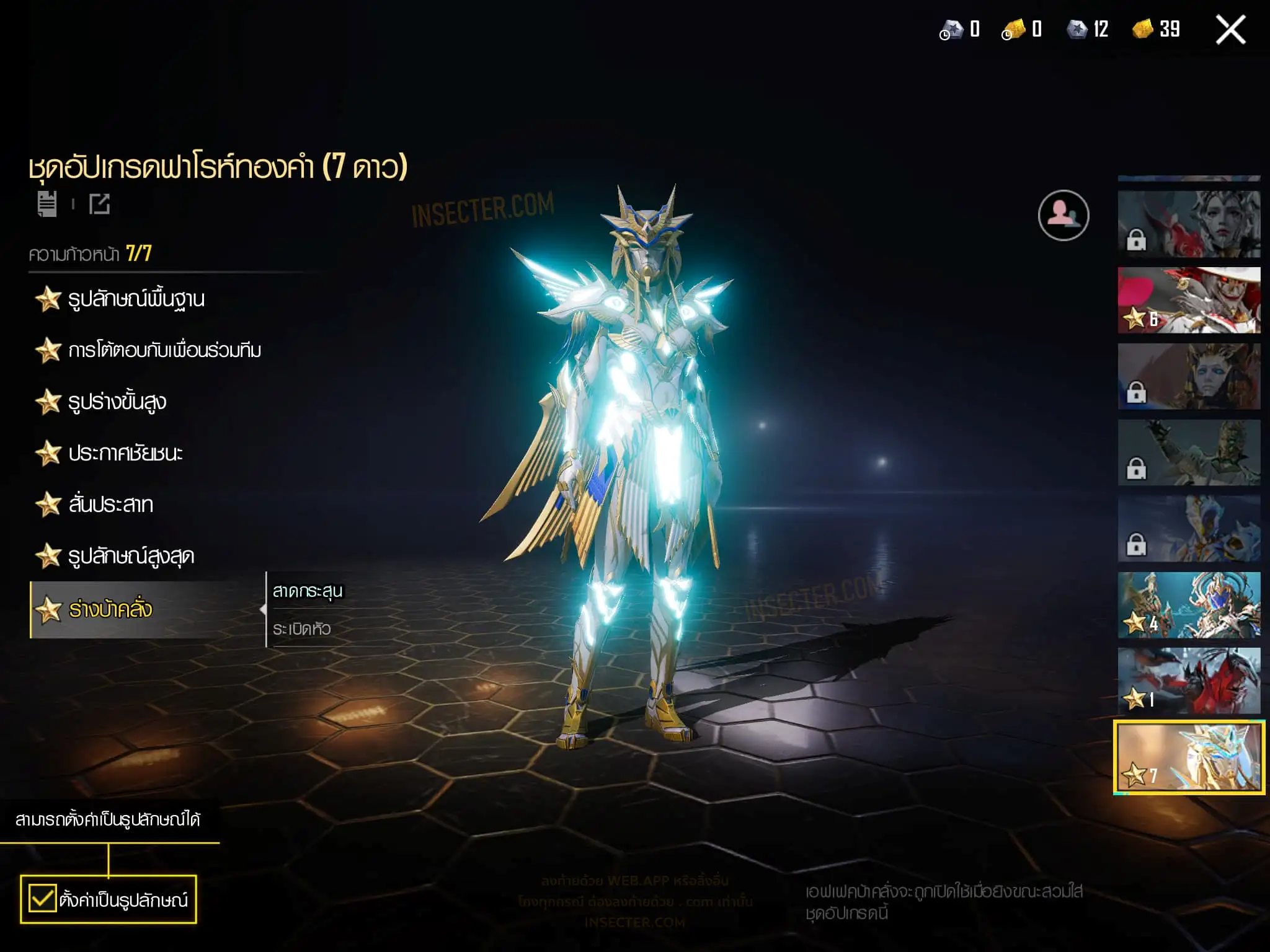Screen dimensions: 1270x952
Task: Close the upgrade outfit screen
Action: click(1230, 30)
